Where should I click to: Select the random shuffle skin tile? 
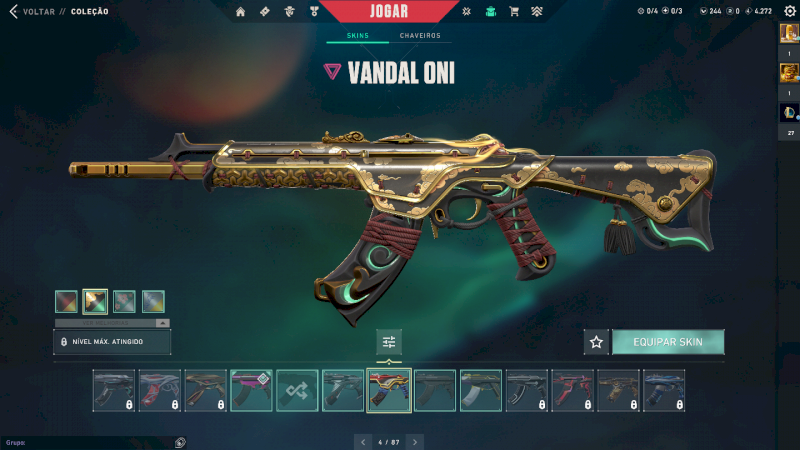[297, 391]
